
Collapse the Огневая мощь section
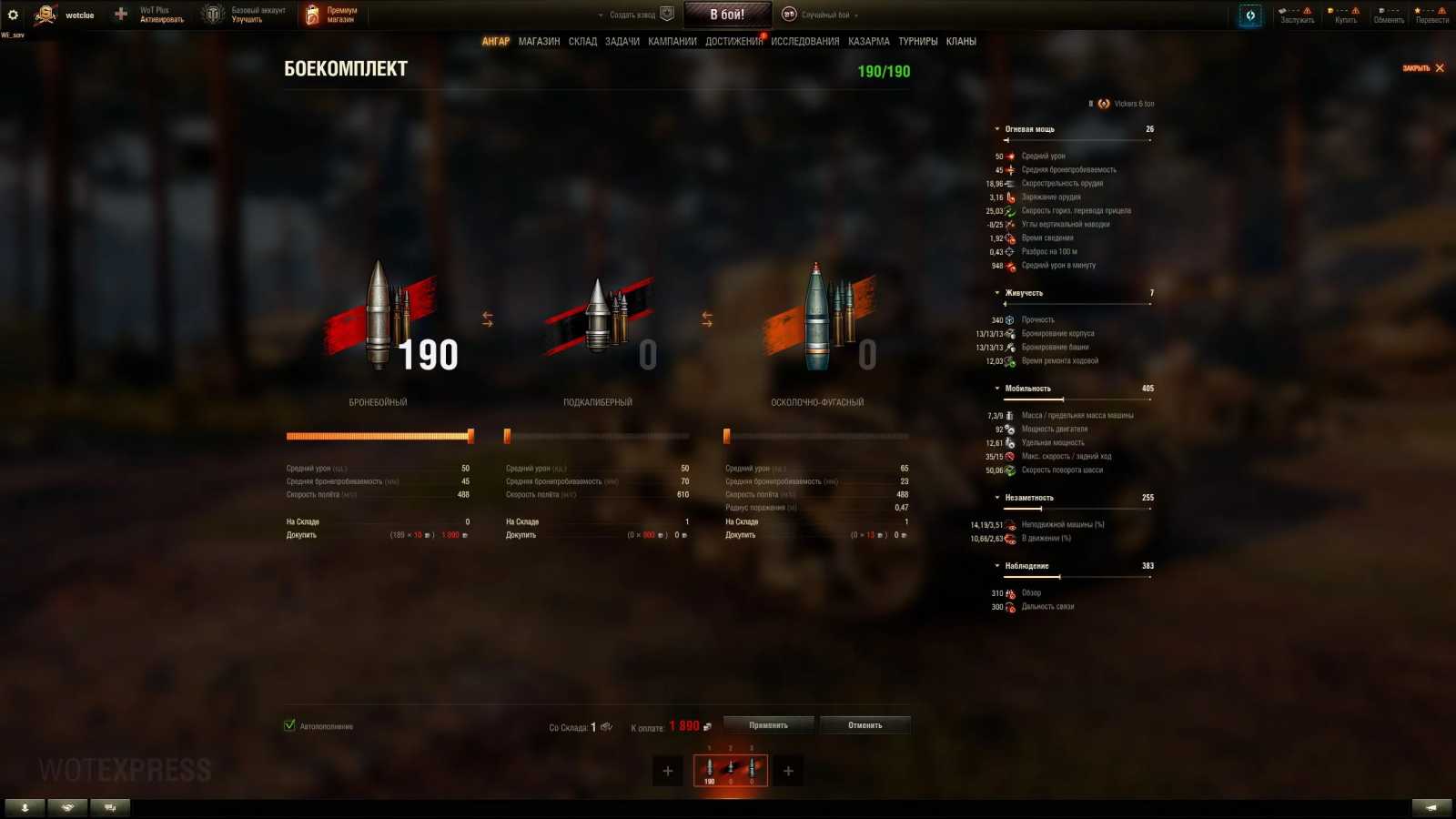[x=998, y=128]
